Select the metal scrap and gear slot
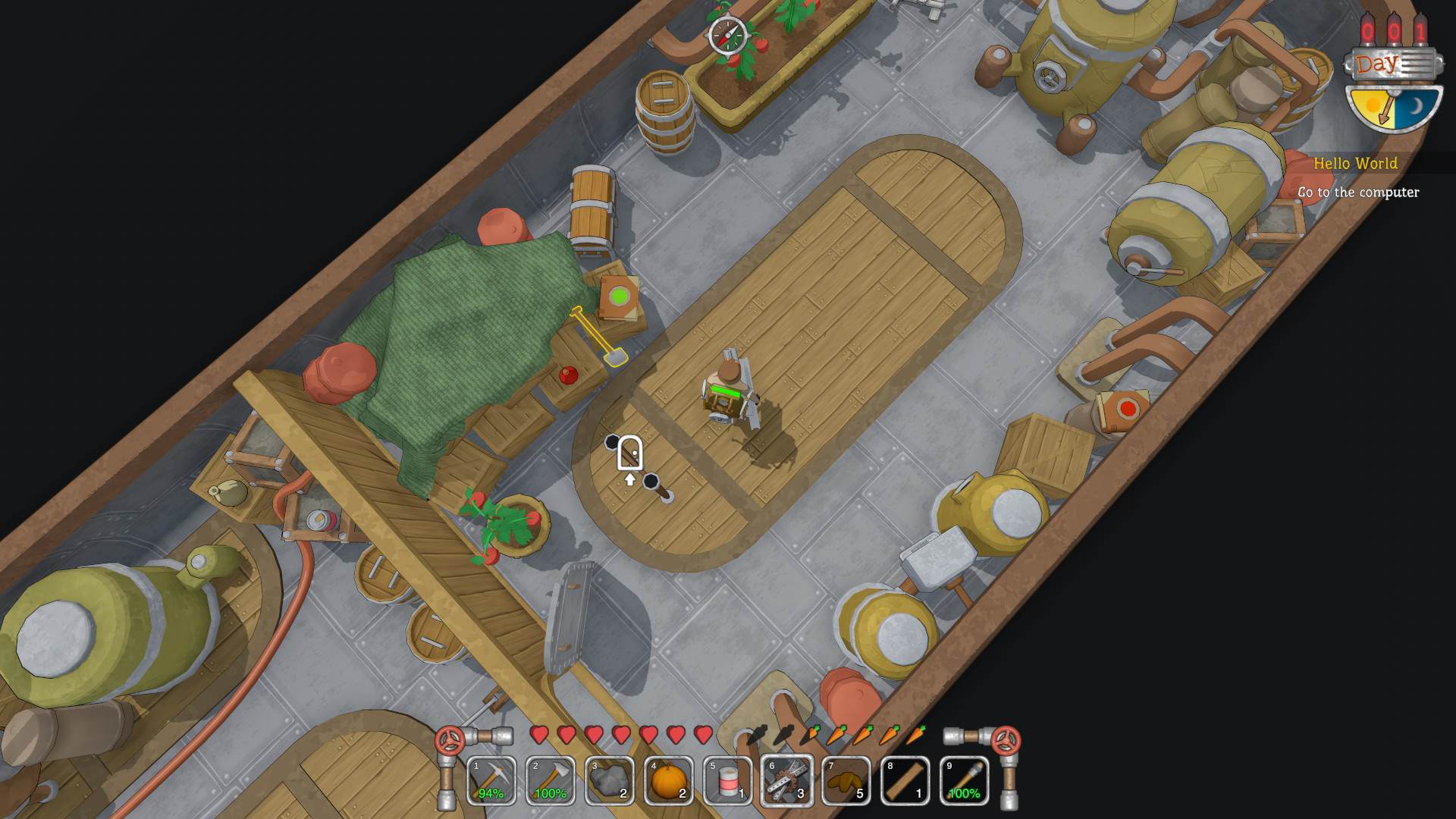The height and width of the screenshot is (819, 1456). pyautogui.click(x=787, y=780)
